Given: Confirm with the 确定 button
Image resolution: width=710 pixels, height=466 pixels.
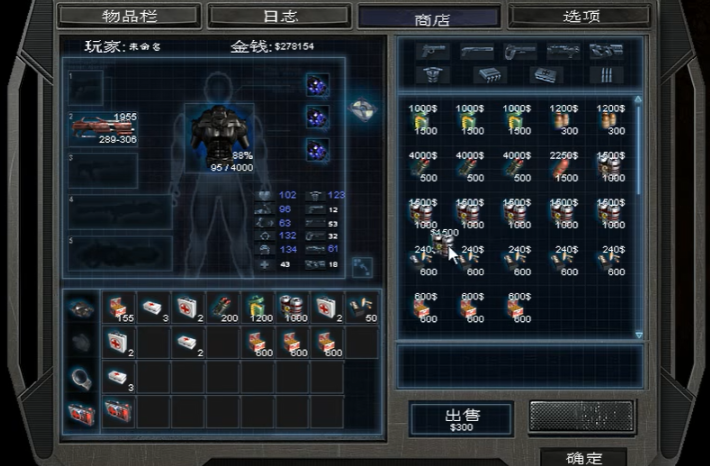Looking at the screenshot, I should pyautogui.click(x=583, y=458).
